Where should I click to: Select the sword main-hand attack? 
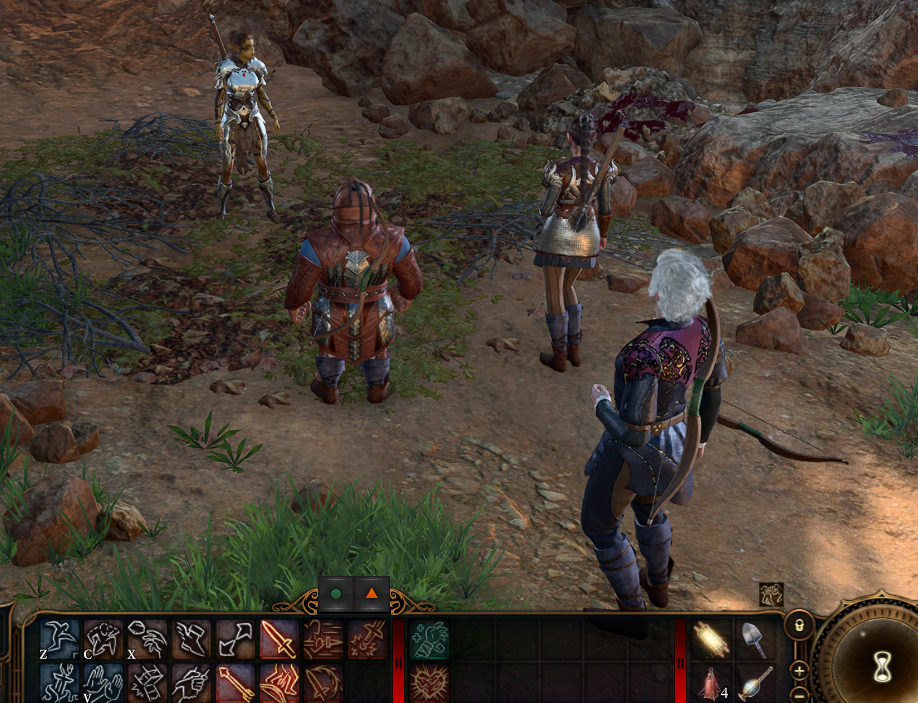click(x=279, y=639)
